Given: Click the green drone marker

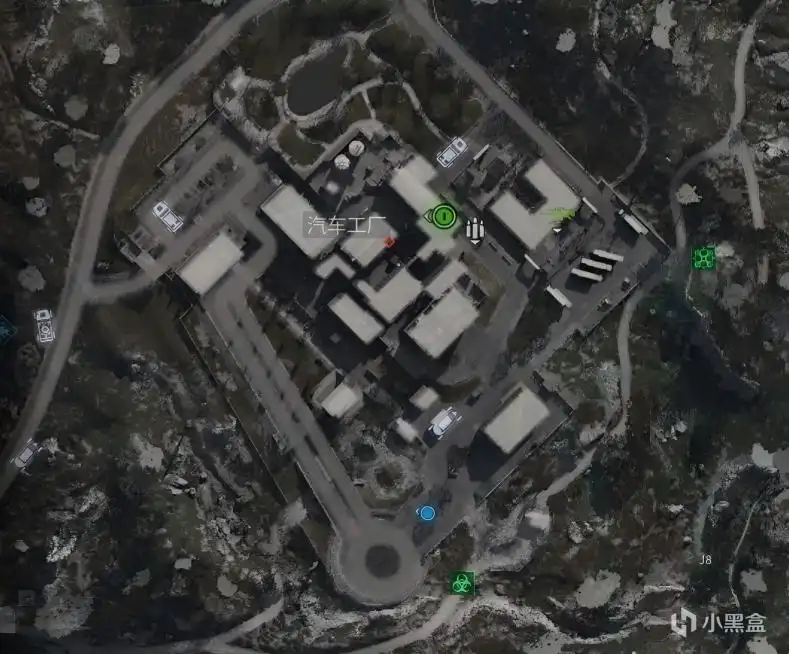Looking at the screenshot, I should tap(704, 258).
